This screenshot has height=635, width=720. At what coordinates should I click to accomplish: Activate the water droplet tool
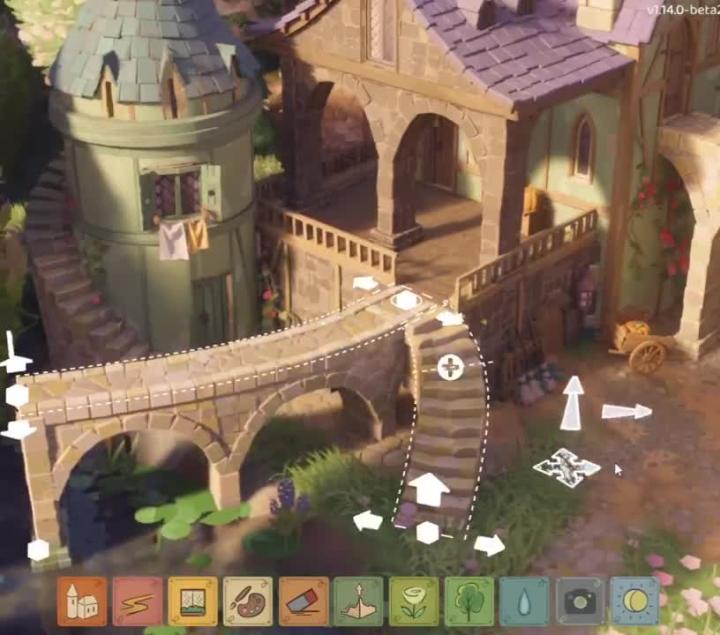click(525, 601)
